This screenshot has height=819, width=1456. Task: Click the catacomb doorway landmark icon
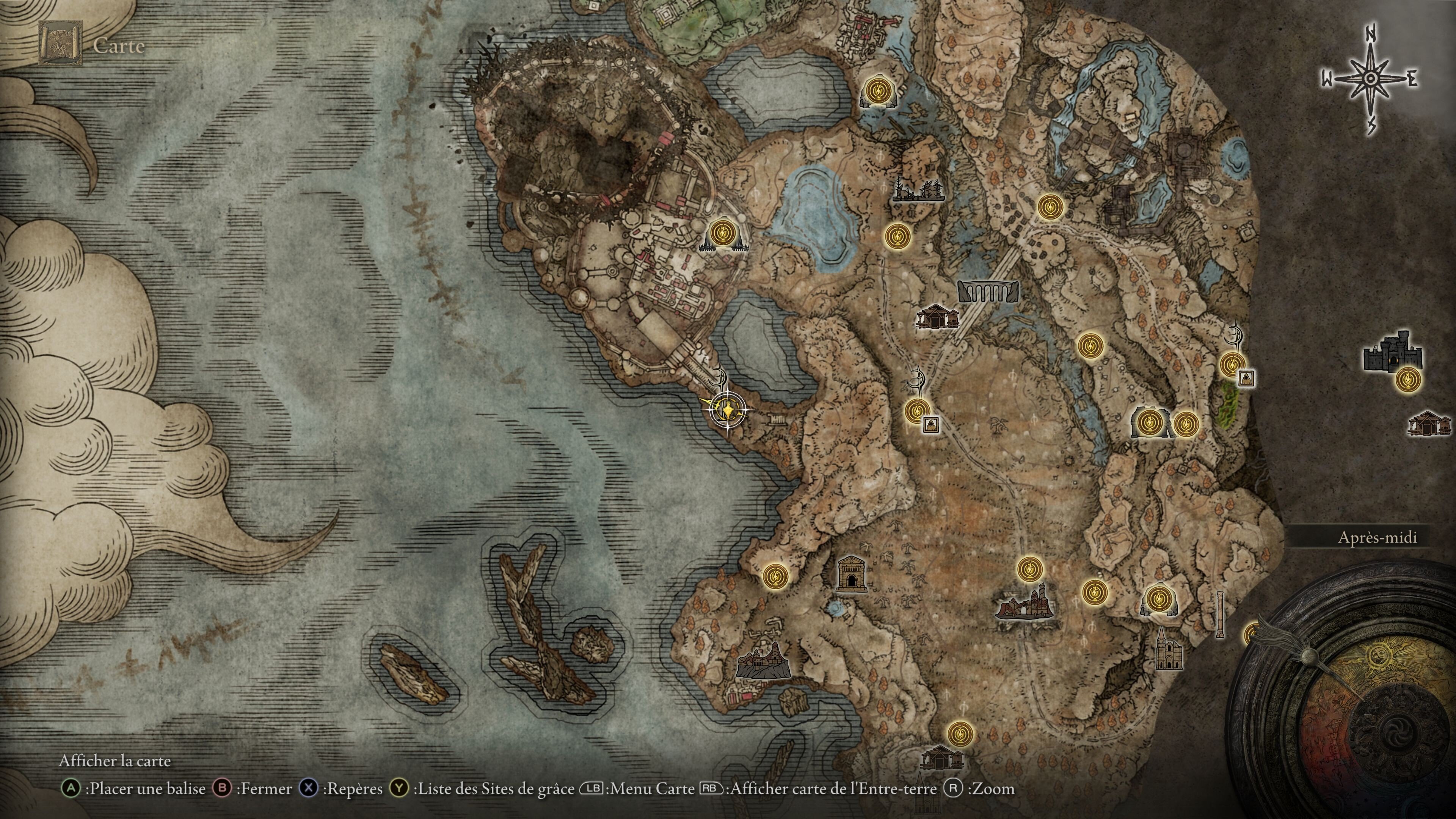click(x=851, y=574)
